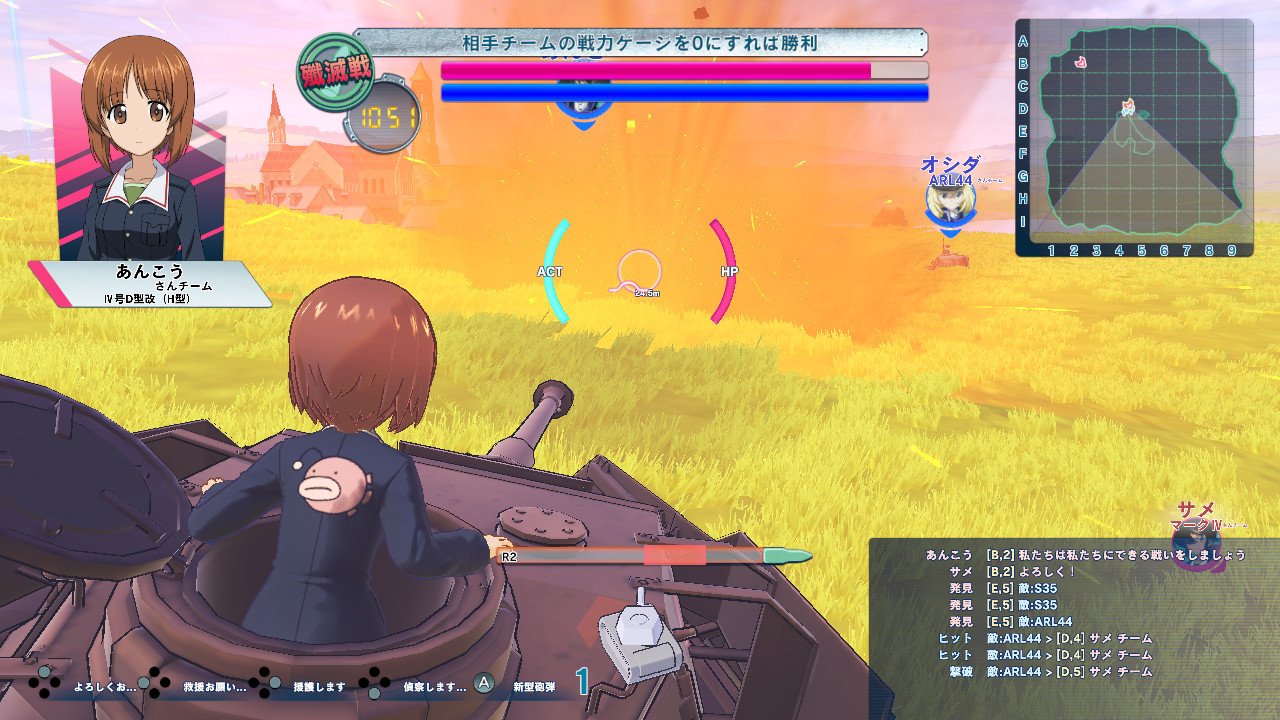Select the あんこう commander portrait
The width and height of the screenshot is (1280, 720).
tap(139, 150)
